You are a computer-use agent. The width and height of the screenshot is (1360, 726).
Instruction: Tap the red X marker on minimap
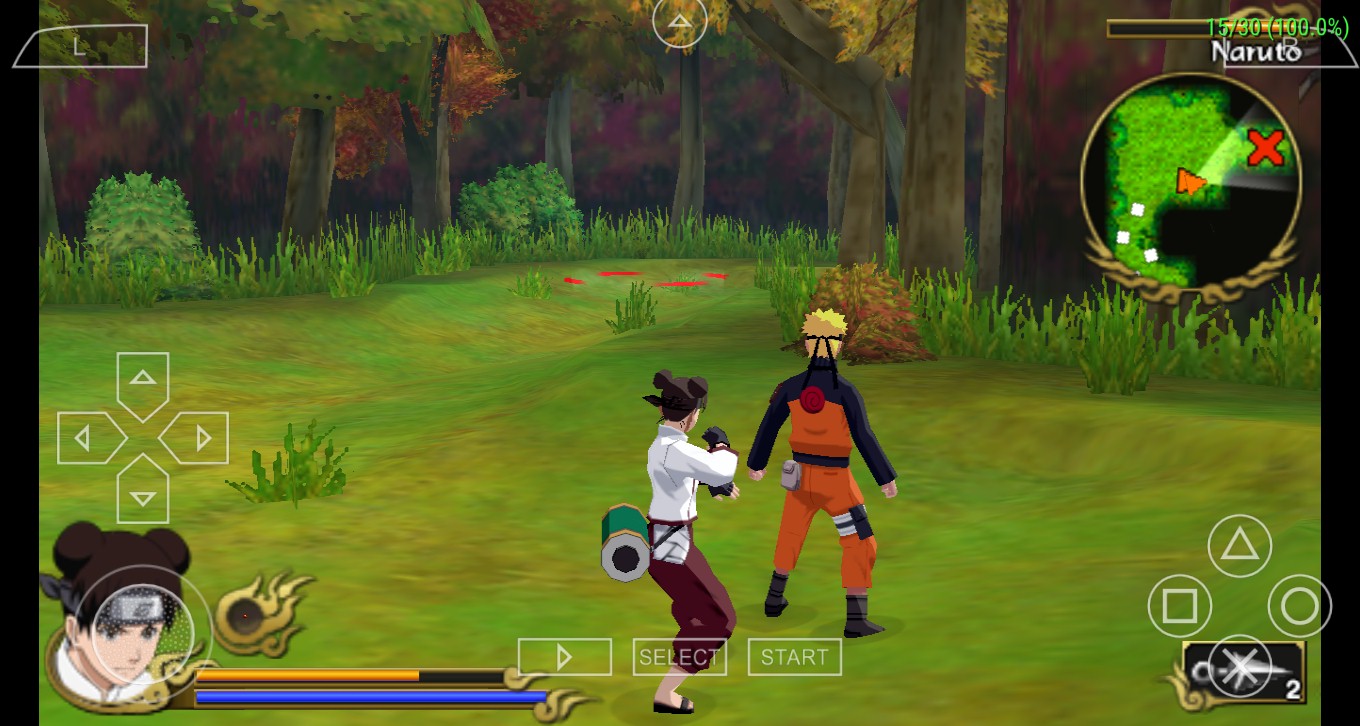[x=1266, y=148]
